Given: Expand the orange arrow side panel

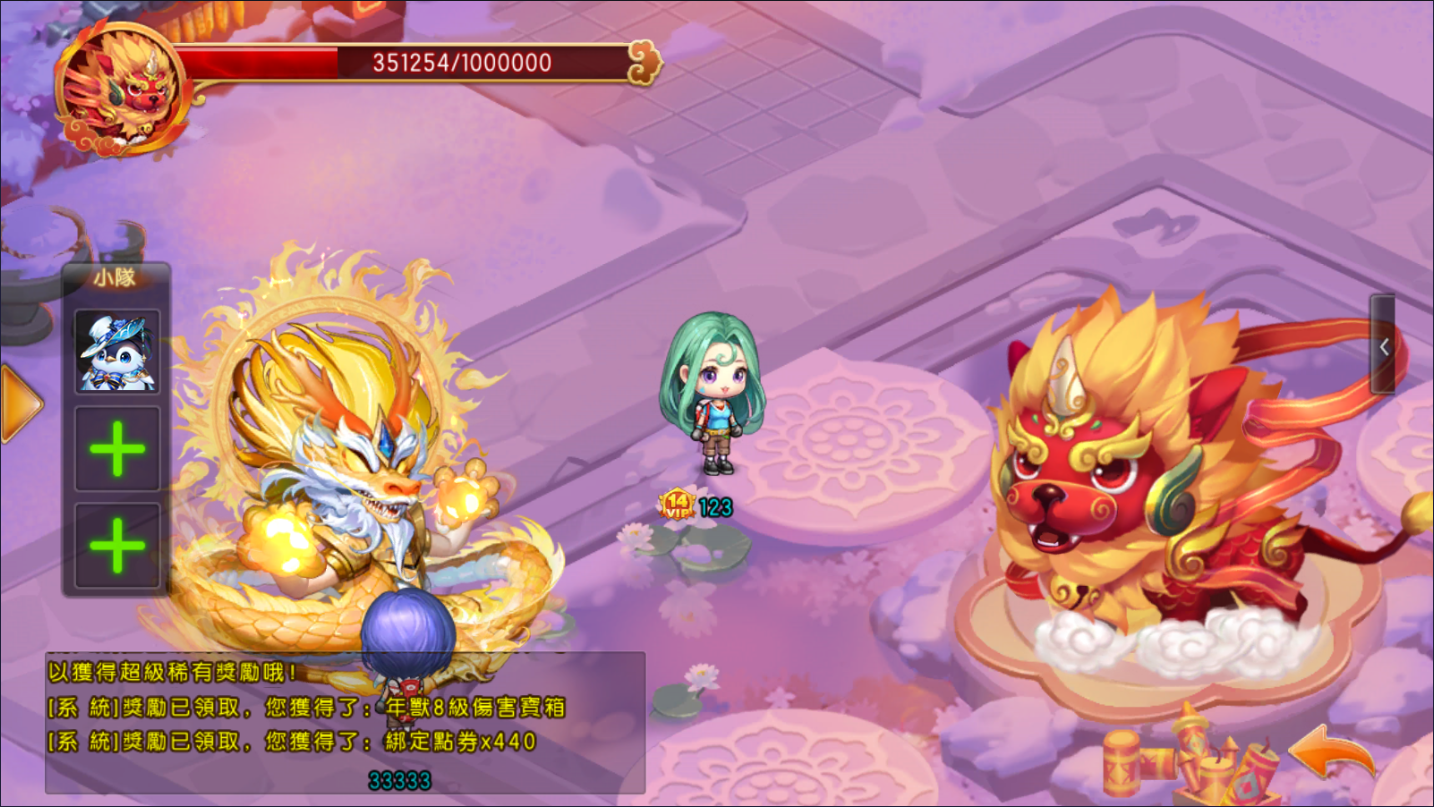Looking at the screenshot, I should point(20,403).
